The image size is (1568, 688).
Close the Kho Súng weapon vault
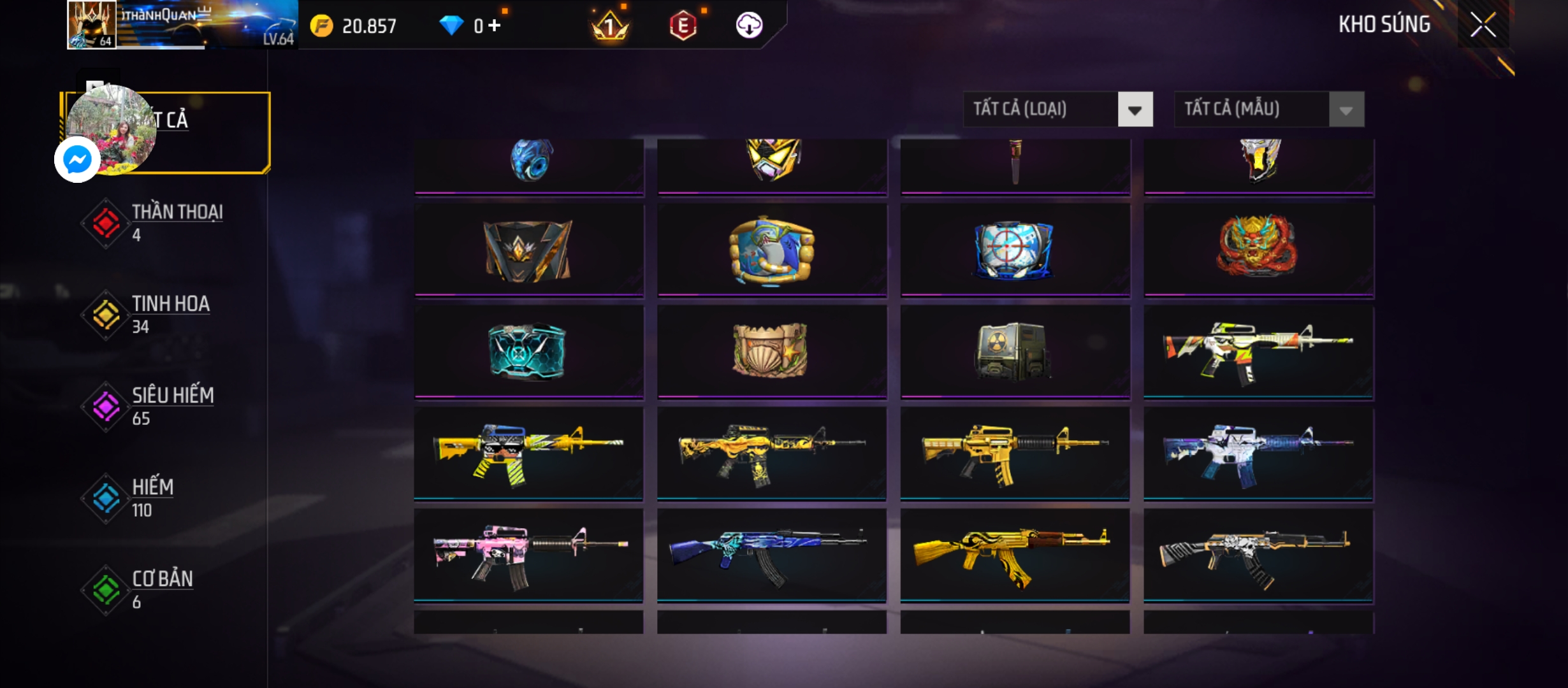pyautogui.click(x=1483, y=25)
